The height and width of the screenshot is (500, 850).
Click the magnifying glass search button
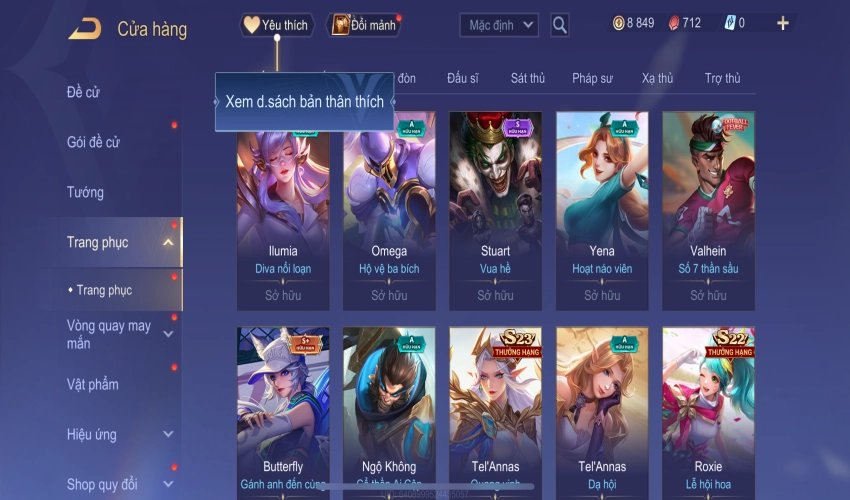point(560,25)
